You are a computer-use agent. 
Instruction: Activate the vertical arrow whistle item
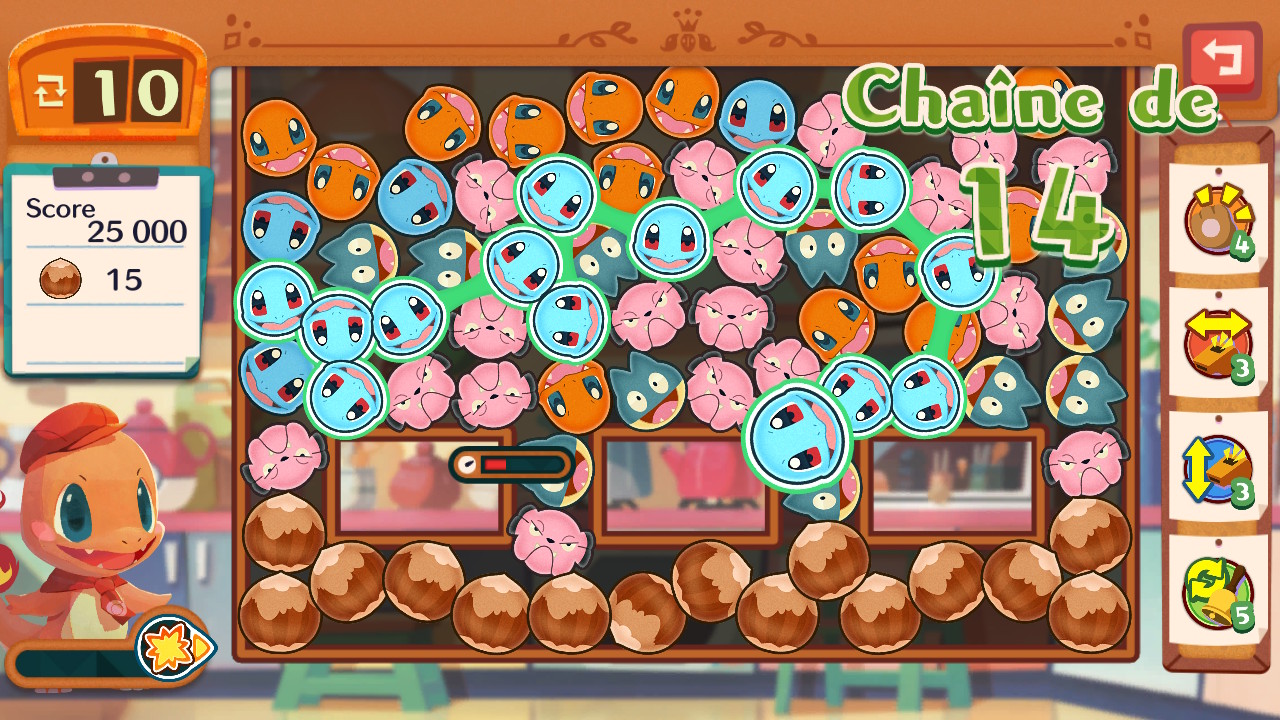1217,469
